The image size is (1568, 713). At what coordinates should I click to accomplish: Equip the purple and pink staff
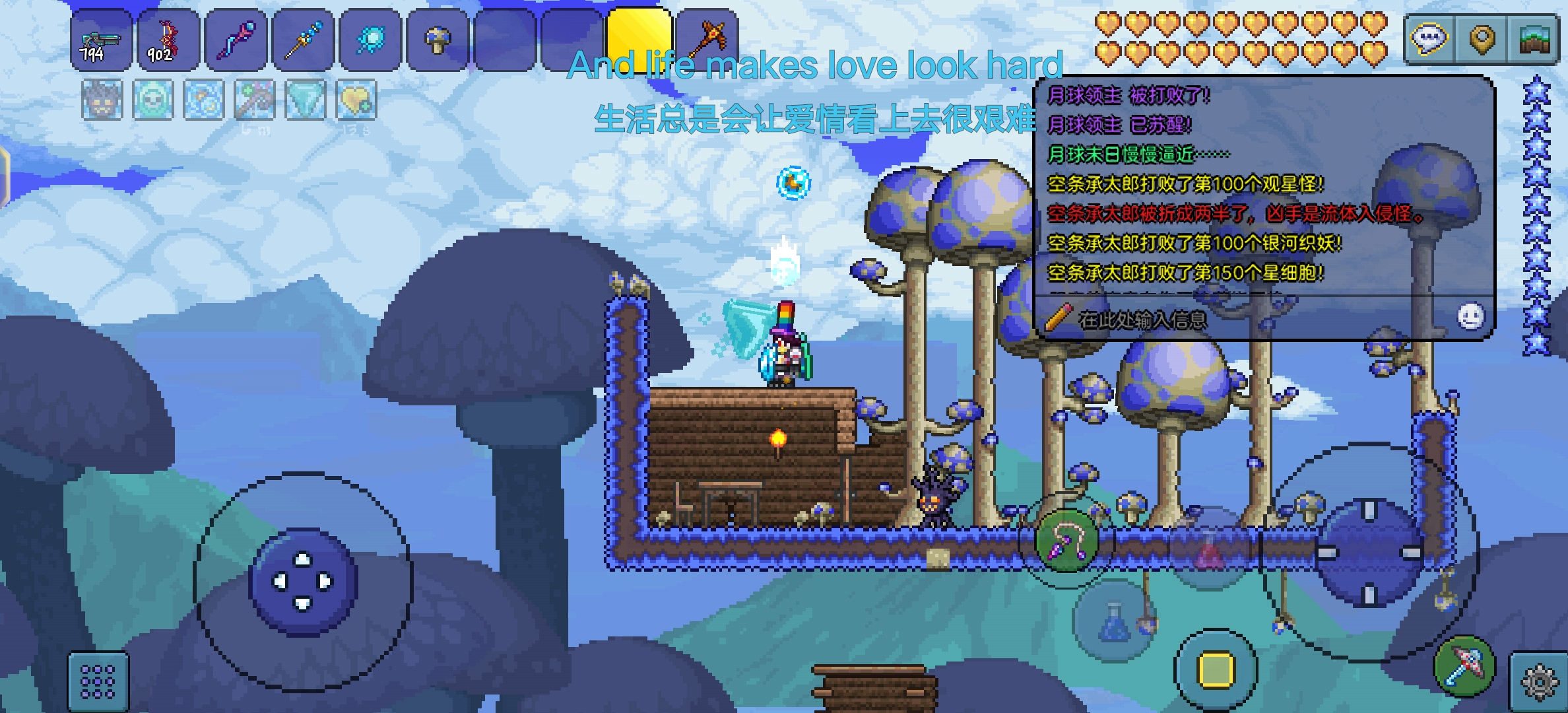point(236,40)
